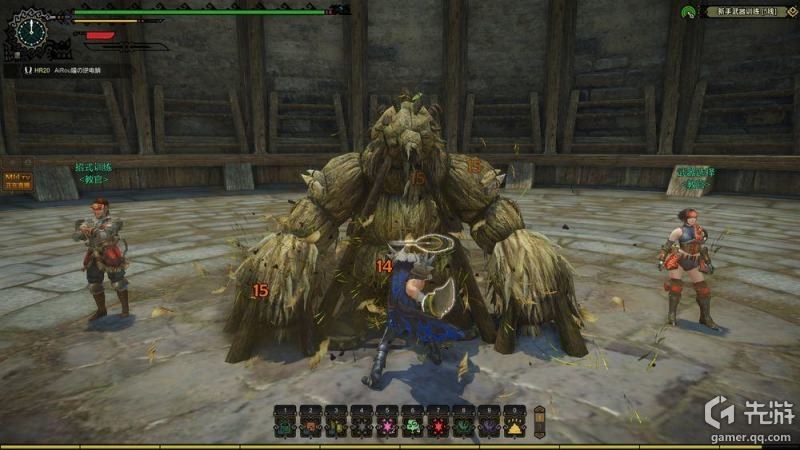Select the yellow powder pile in slot 0
Image resolution: width=800 pixels, height=450 pixels.
pos(515,427)
